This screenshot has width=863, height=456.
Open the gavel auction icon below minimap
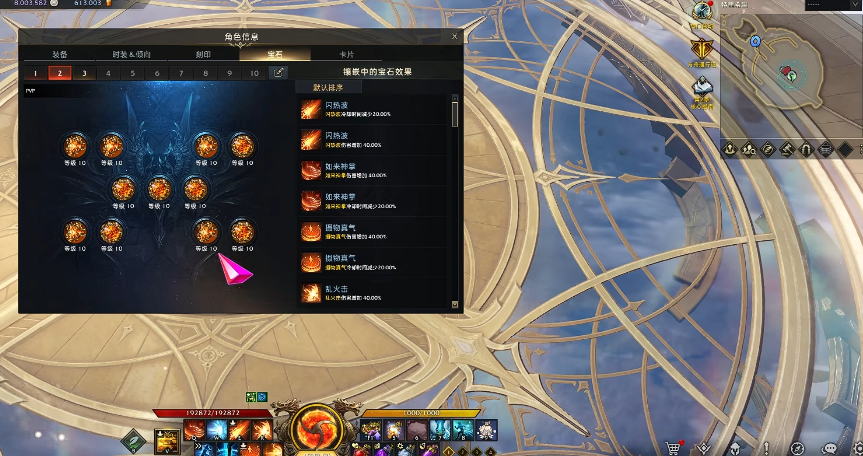788,149
